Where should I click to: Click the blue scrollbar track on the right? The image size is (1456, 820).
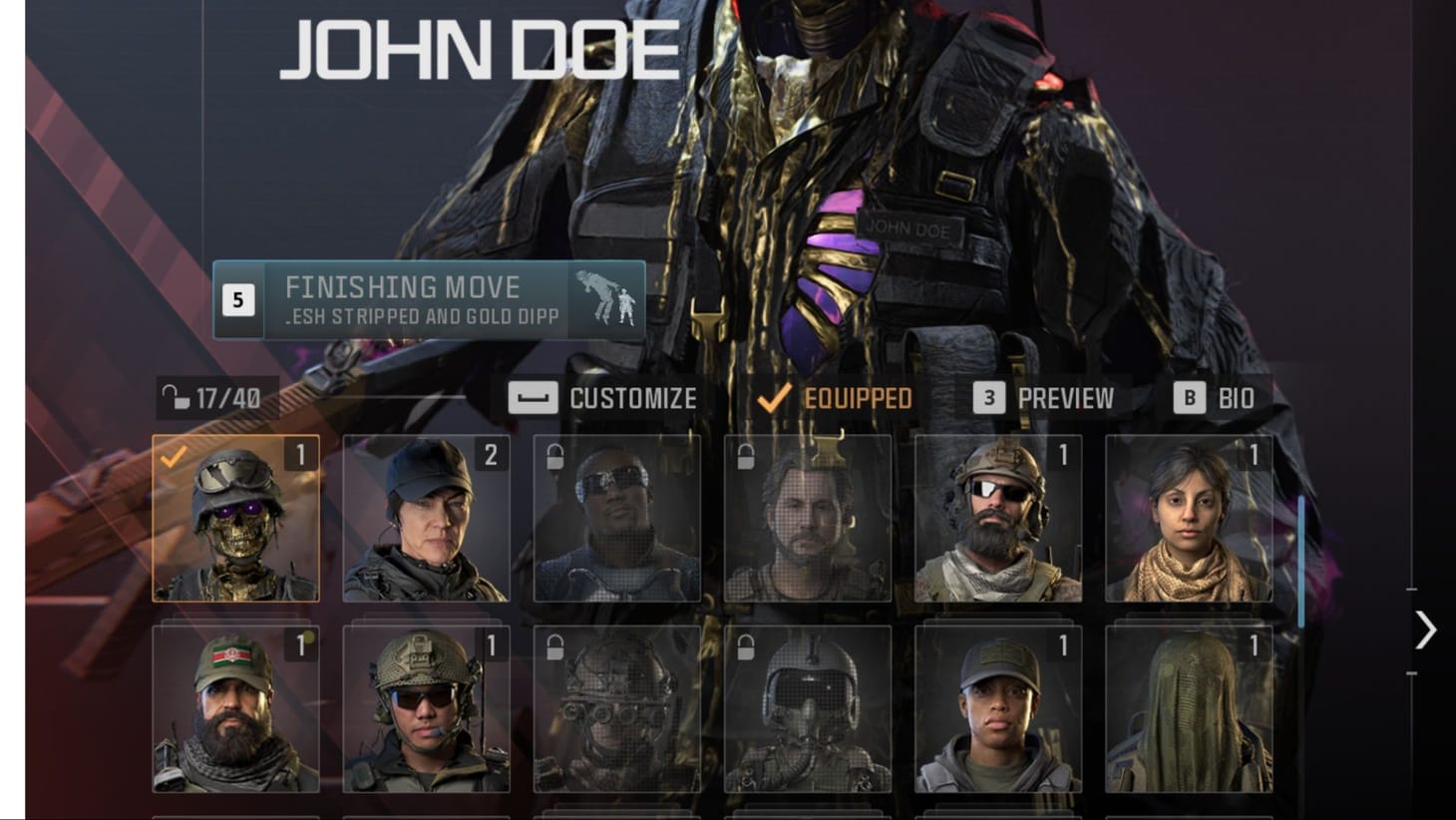coord(1300,559)
